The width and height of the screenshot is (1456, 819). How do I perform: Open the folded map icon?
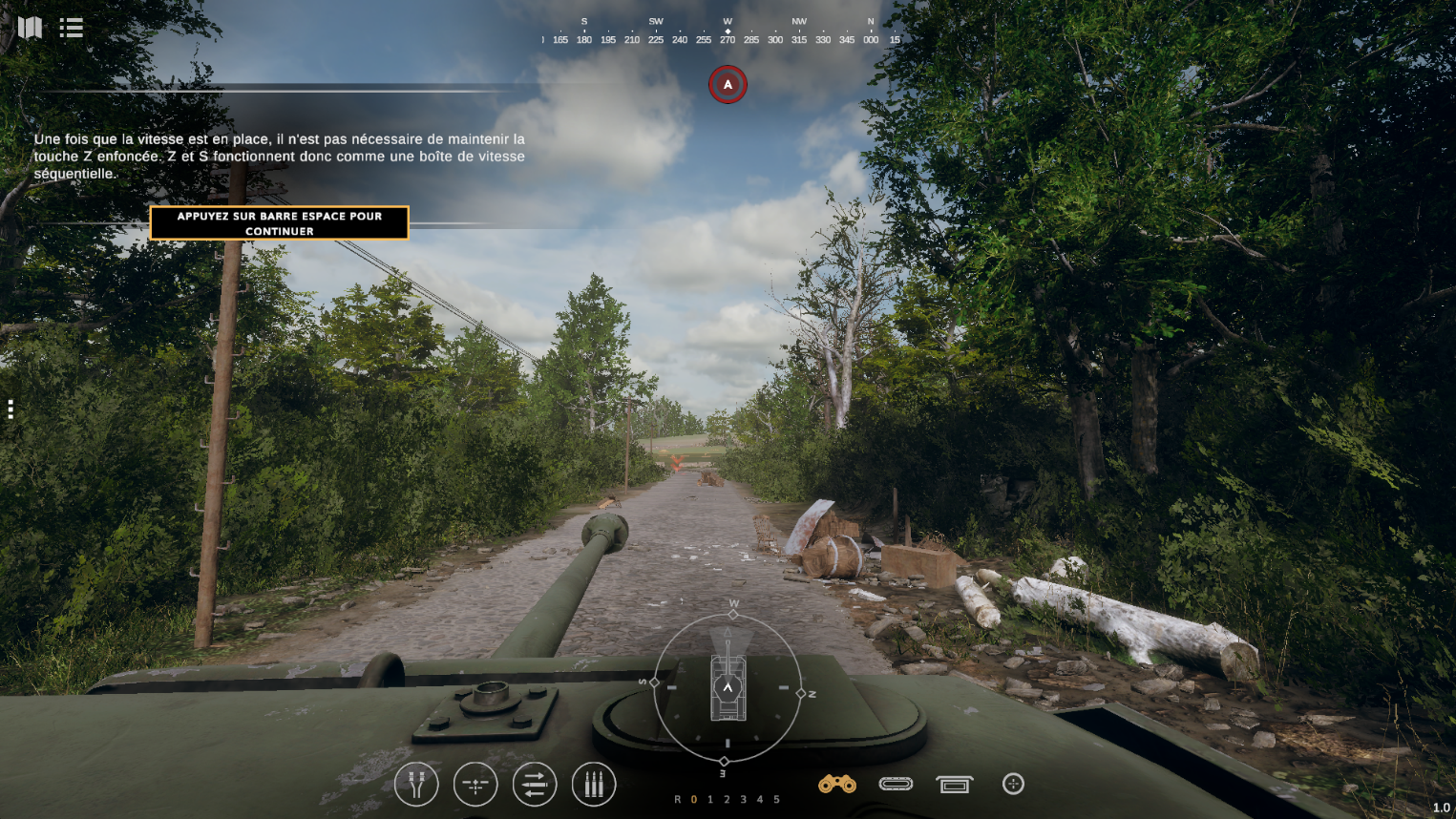(31, 28)
